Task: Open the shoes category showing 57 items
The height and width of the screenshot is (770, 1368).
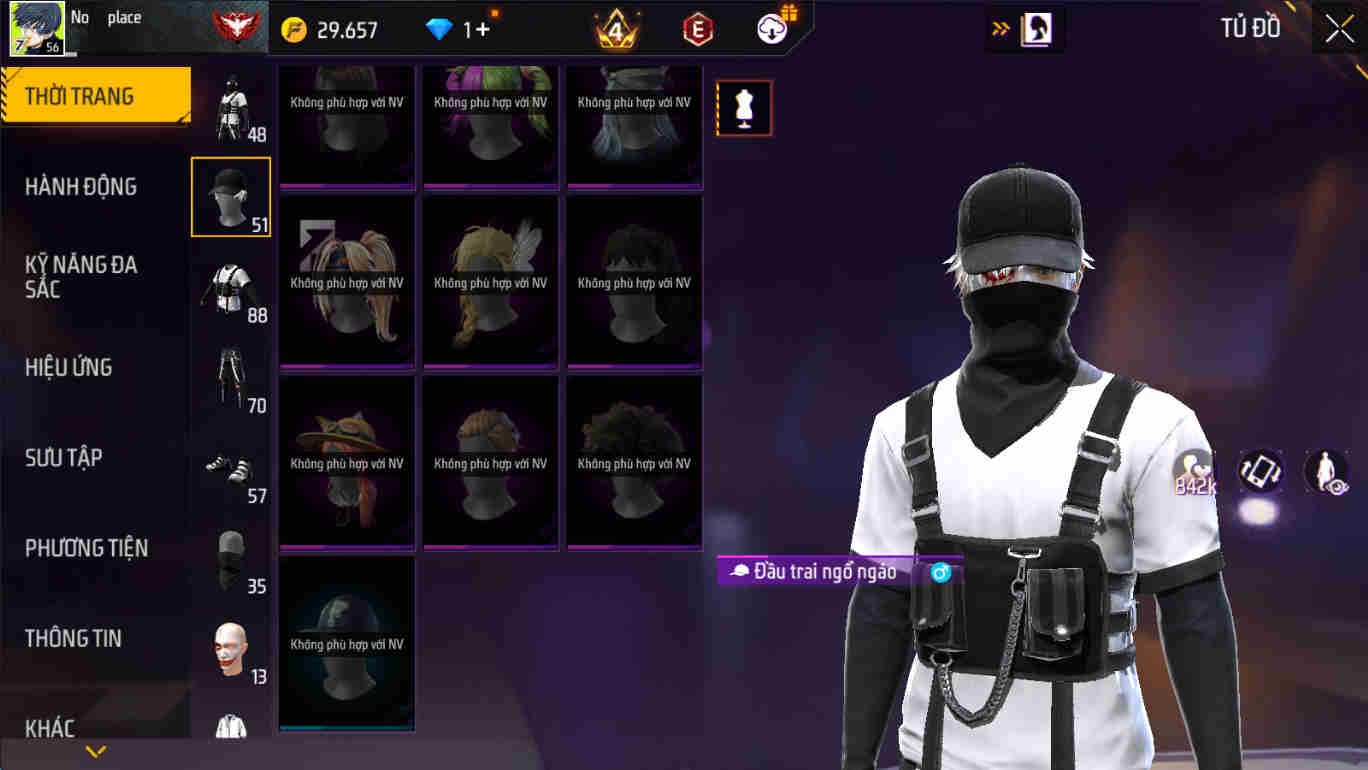Action: (x=230, y=466)
